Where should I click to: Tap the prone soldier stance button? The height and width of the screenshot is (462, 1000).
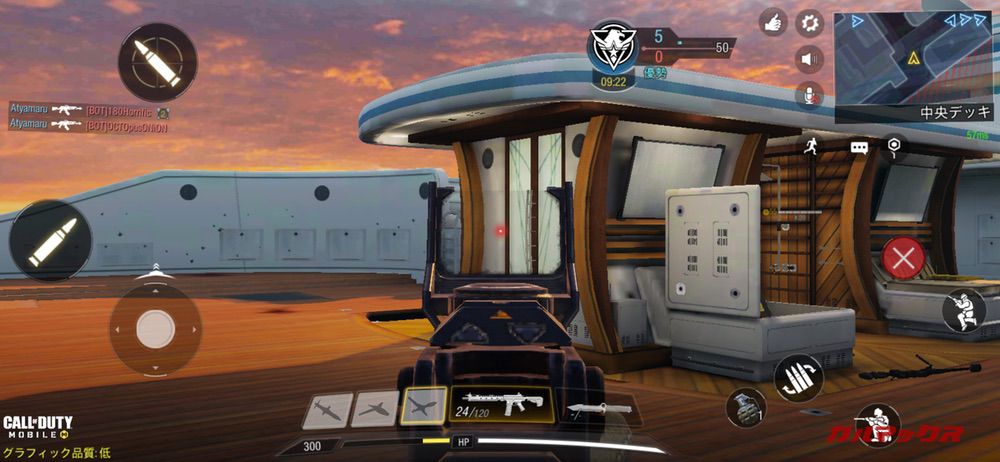pos(963,310)
